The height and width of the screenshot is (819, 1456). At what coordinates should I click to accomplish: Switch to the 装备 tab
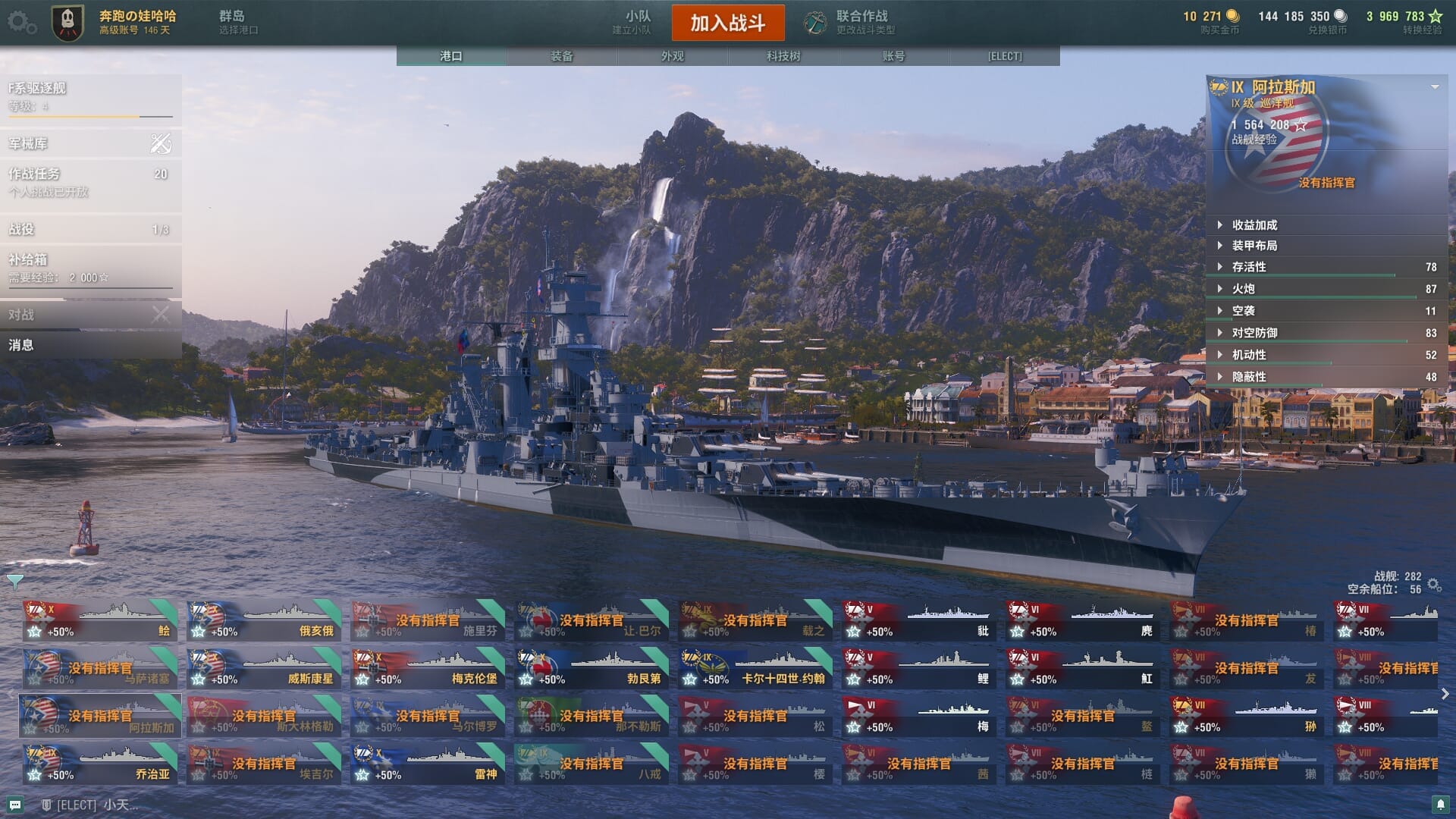pos(561,56)
